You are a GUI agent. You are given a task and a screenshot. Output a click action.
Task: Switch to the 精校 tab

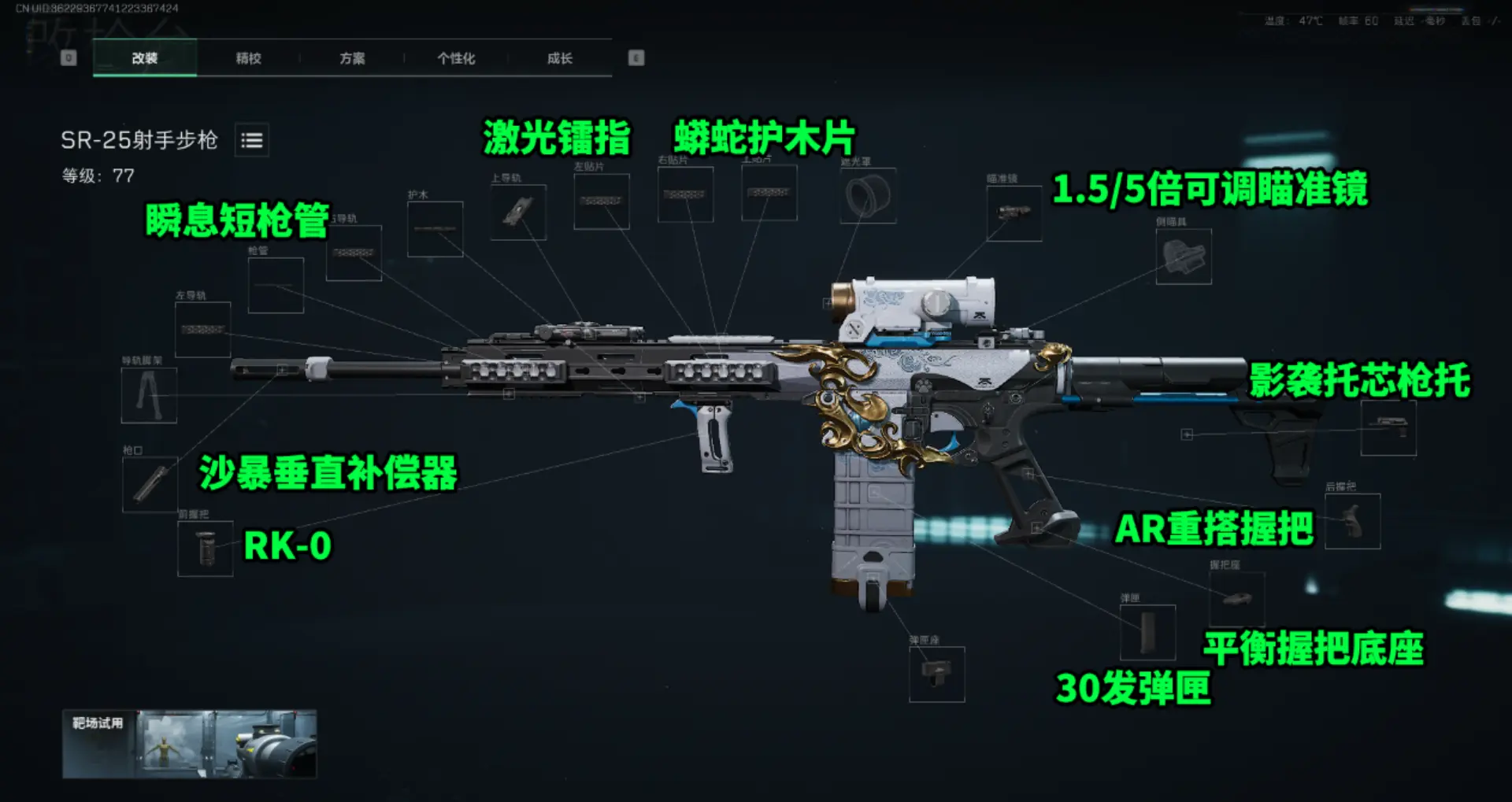tap(248, 57)
